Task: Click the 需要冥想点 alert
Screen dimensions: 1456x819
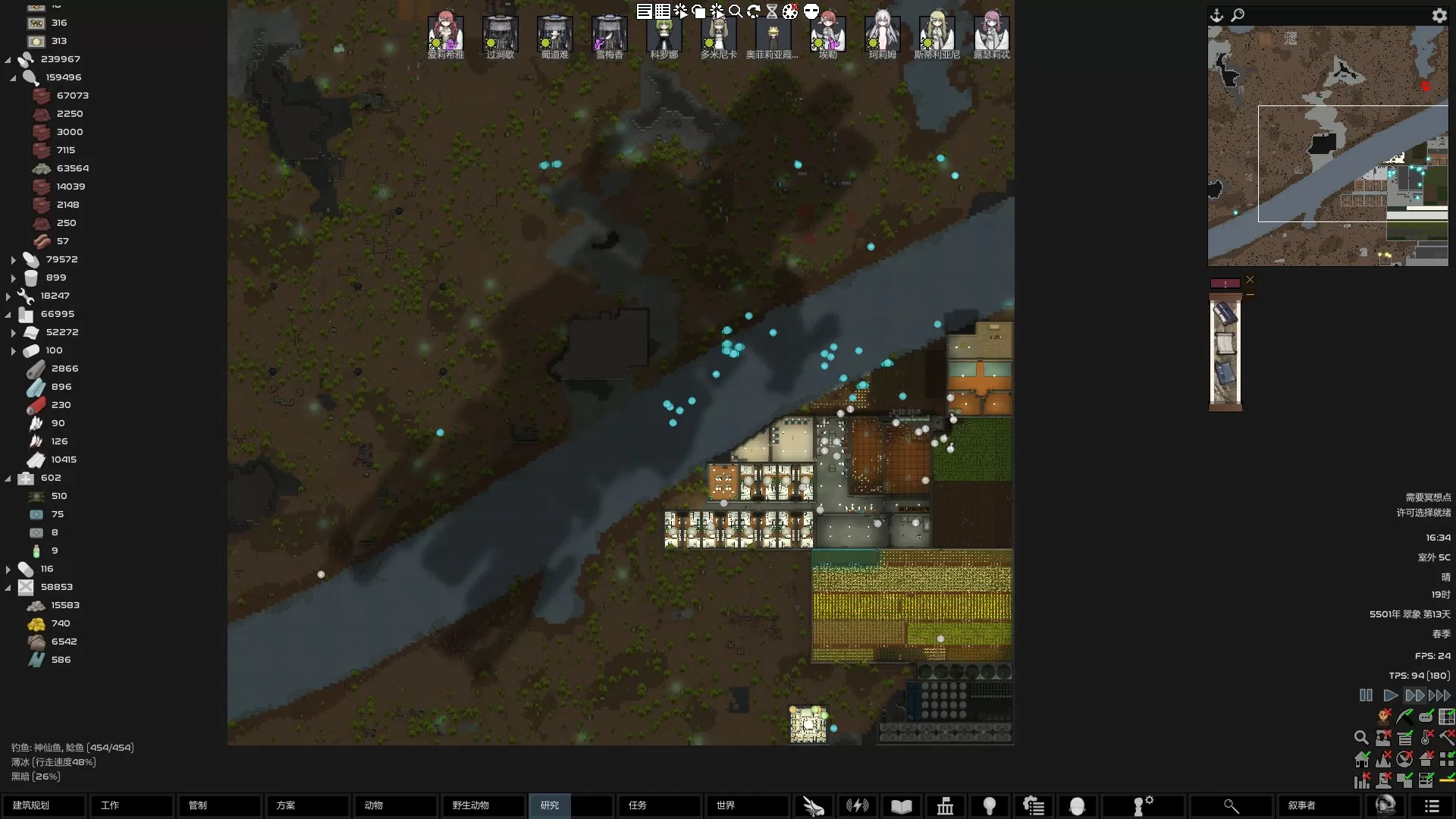Action: [x=1428, y=497]
